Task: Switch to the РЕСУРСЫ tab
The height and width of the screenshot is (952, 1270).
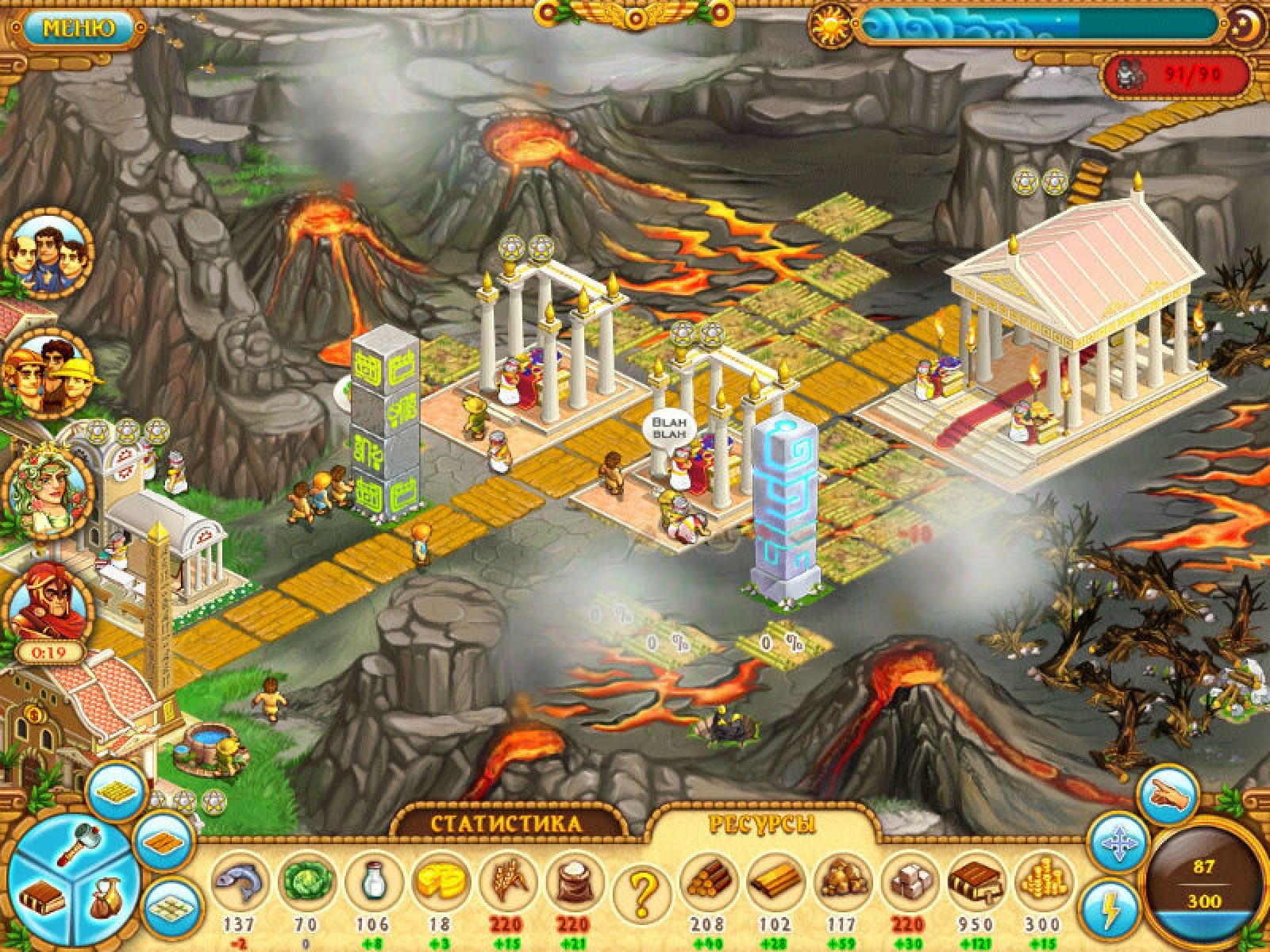Action: coord(762,825)
